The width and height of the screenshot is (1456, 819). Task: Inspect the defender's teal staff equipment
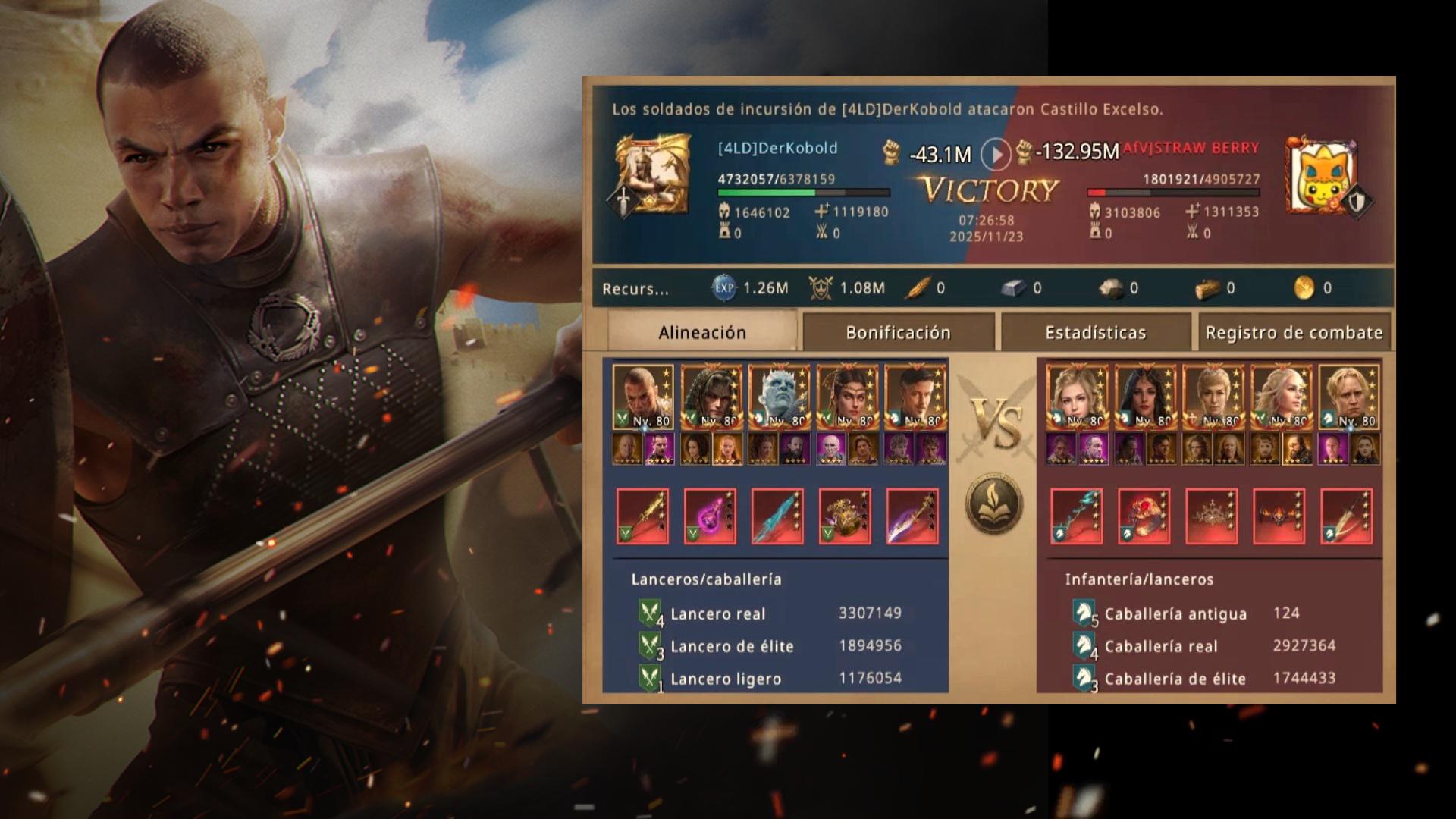coord(1076,516)
